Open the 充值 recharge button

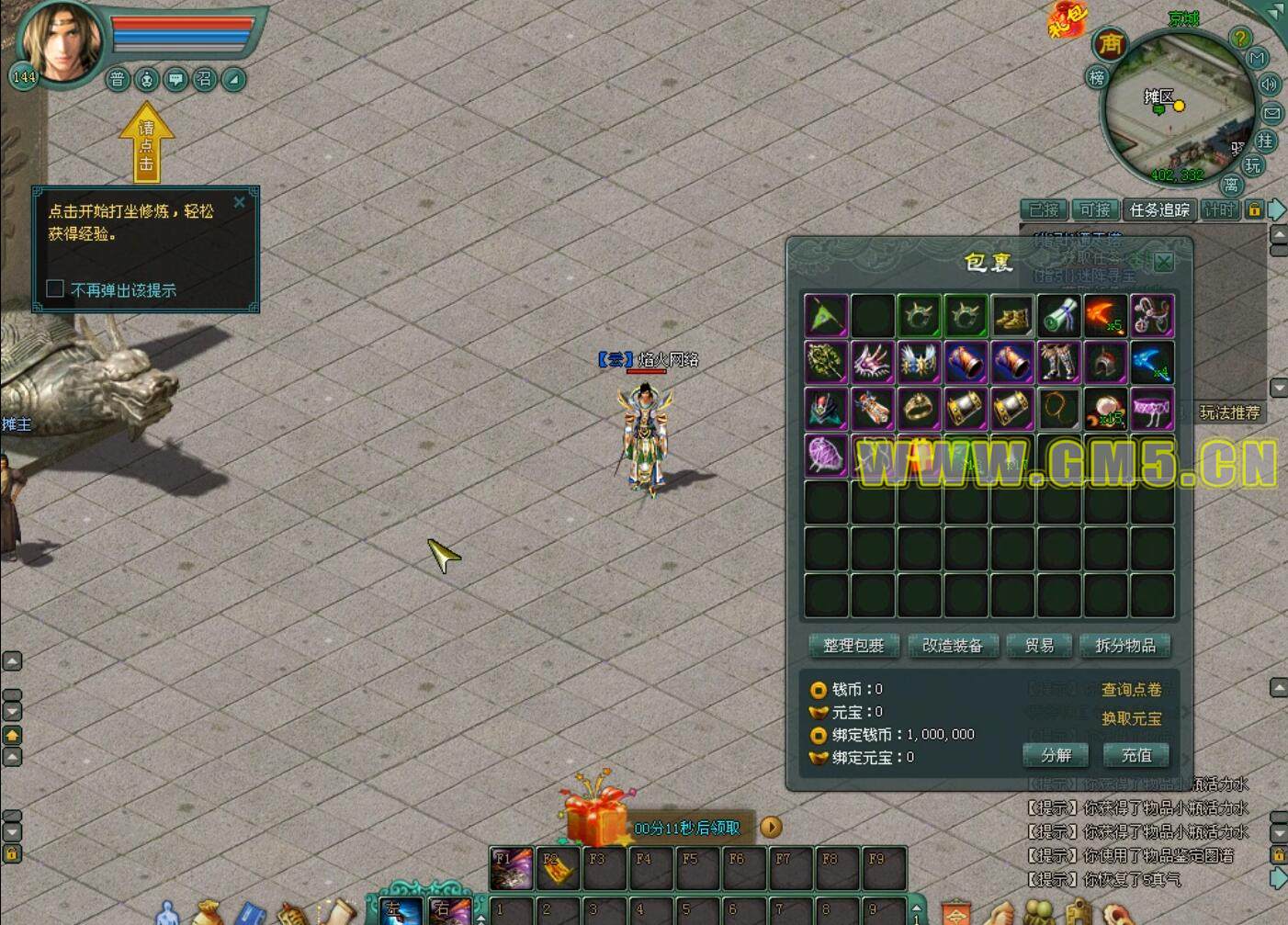(1135, 755)
